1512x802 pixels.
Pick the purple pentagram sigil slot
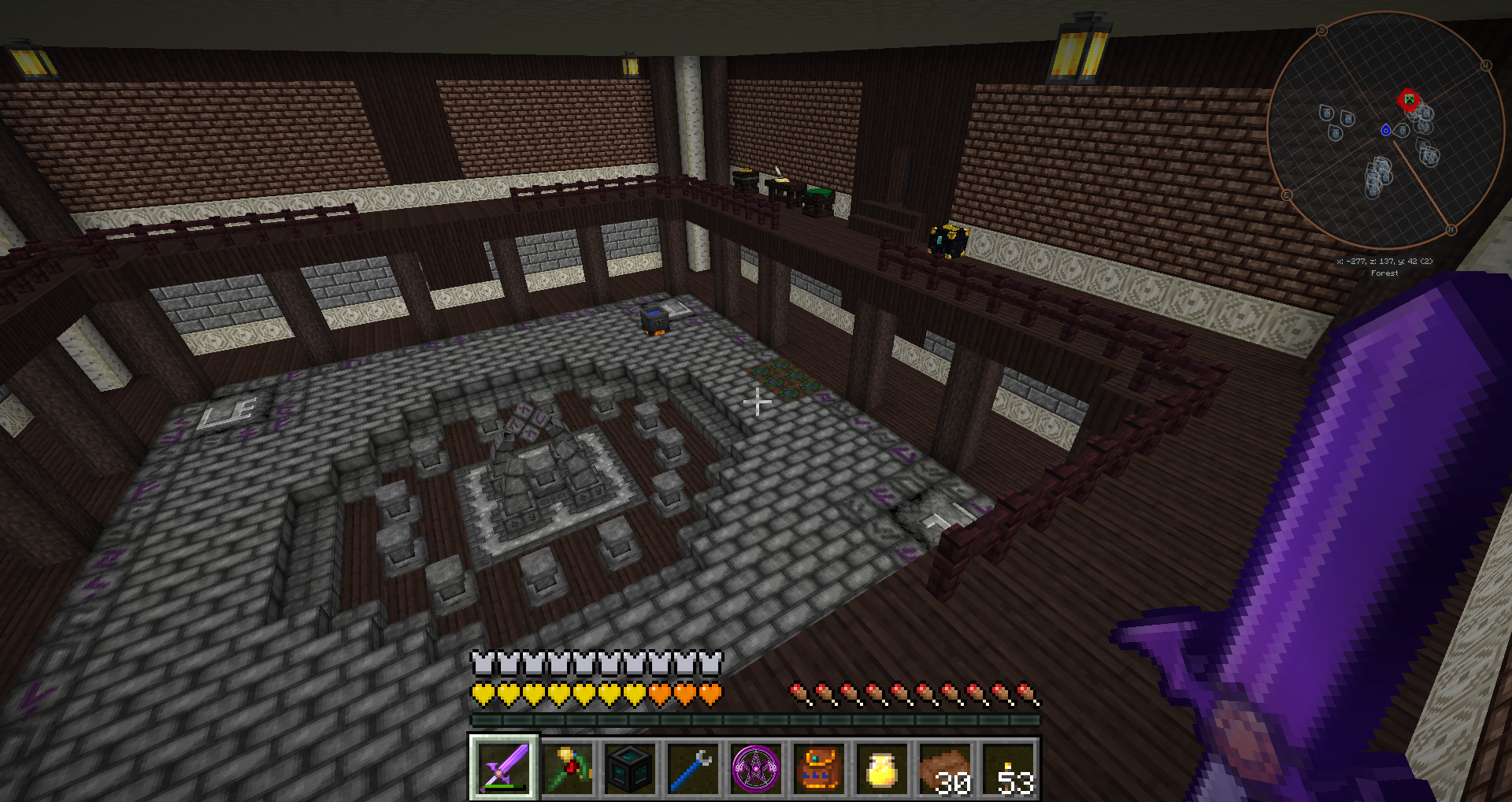pyautogui.click(x=757, y=767)
